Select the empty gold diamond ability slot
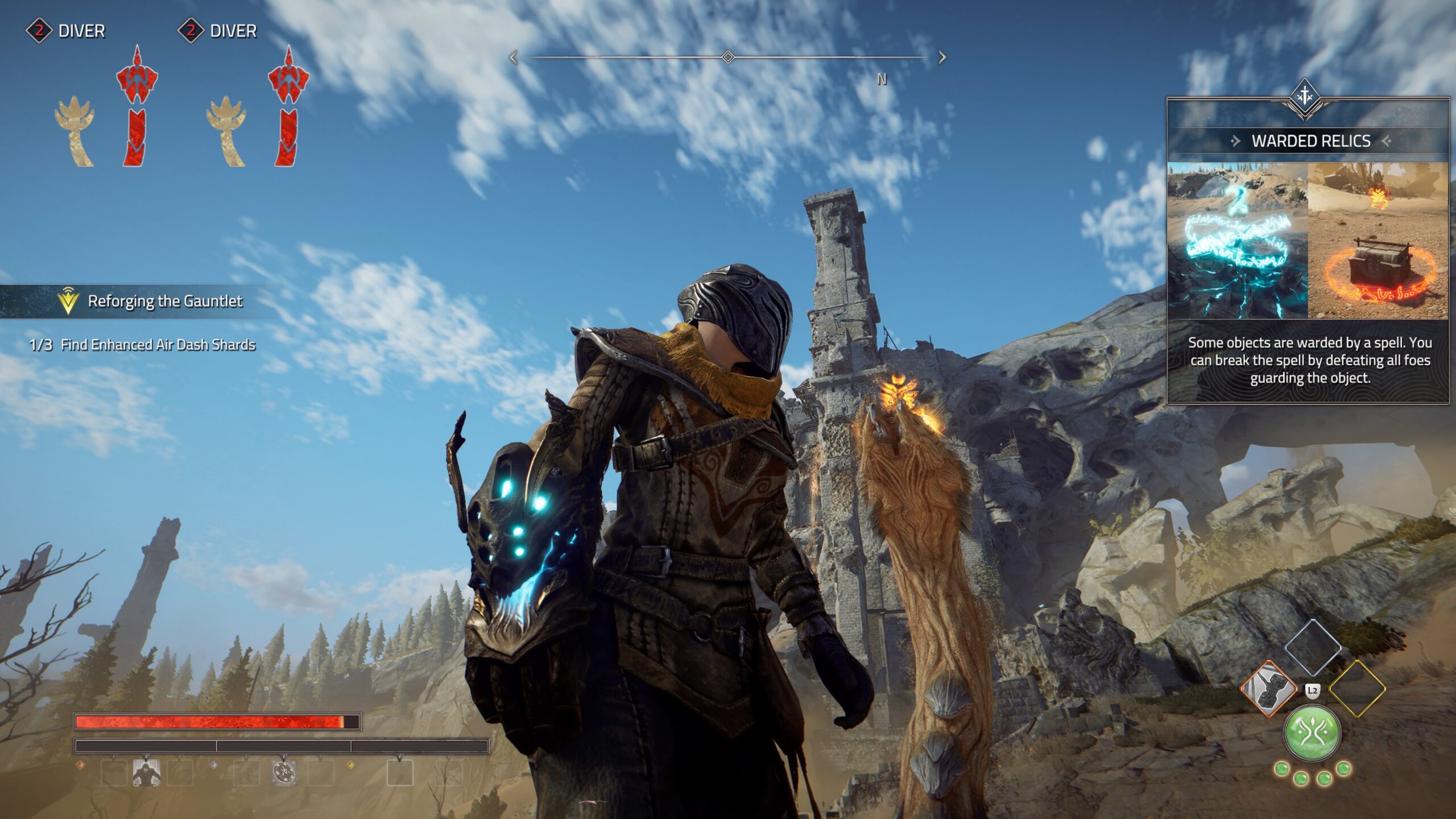This screenshot has height=819, width=1456. (x=1356, y=689)
